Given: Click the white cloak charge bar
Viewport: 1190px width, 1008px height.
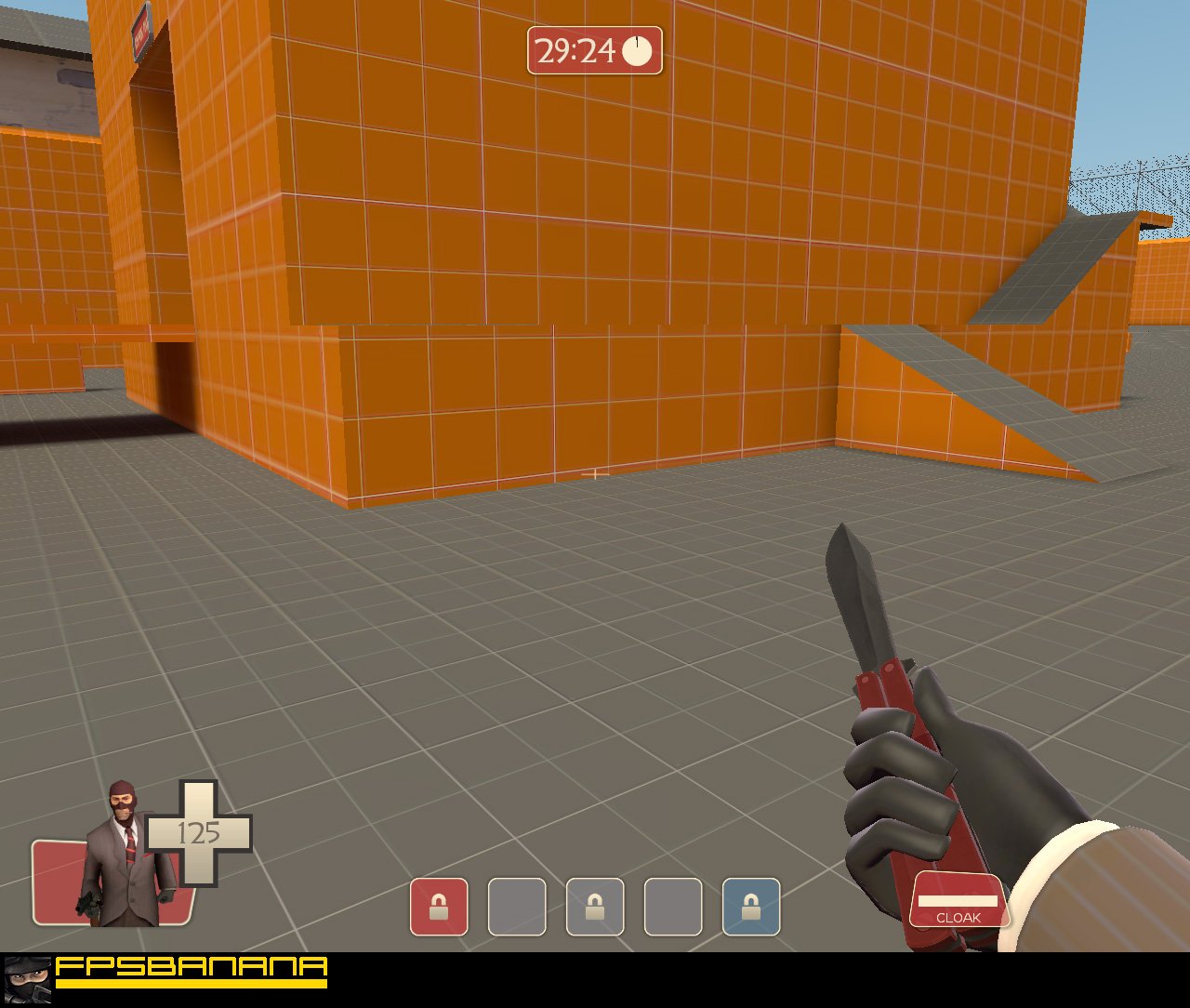Looking at the screenshot, I should click(x=959, y=900).
